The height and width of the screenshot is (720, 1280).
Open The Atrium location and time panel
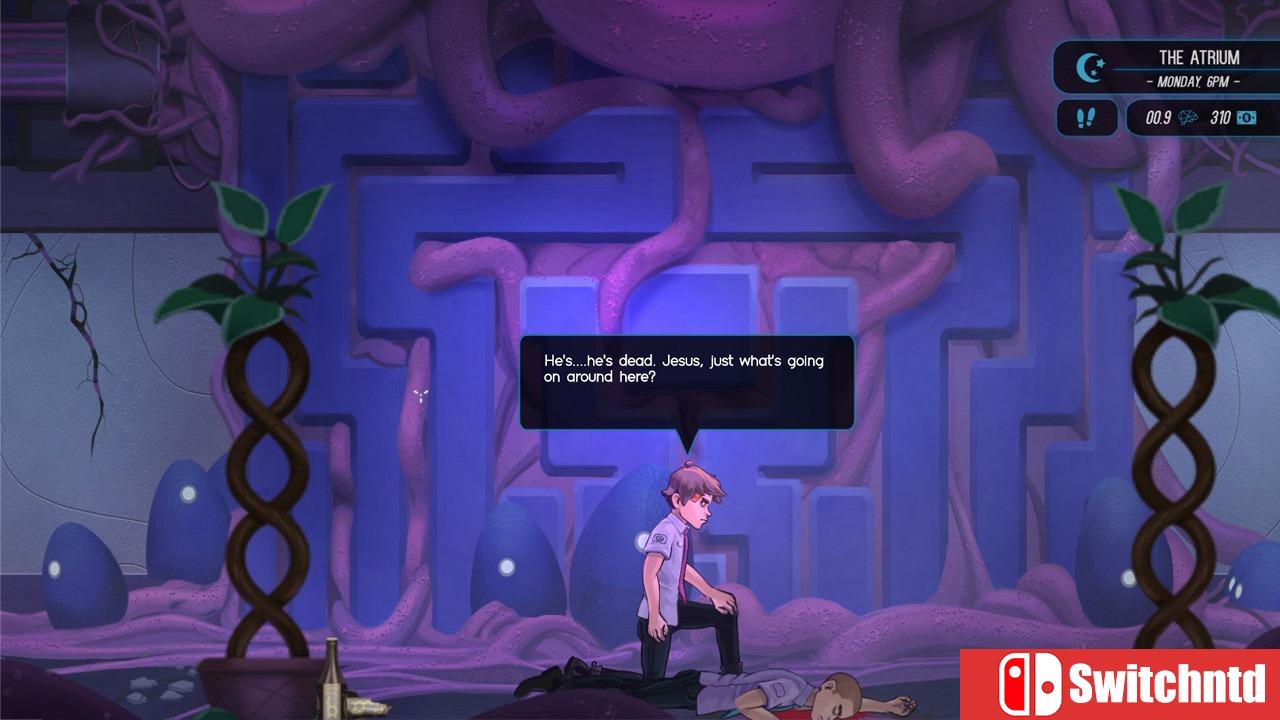[x=1197, y=69]
